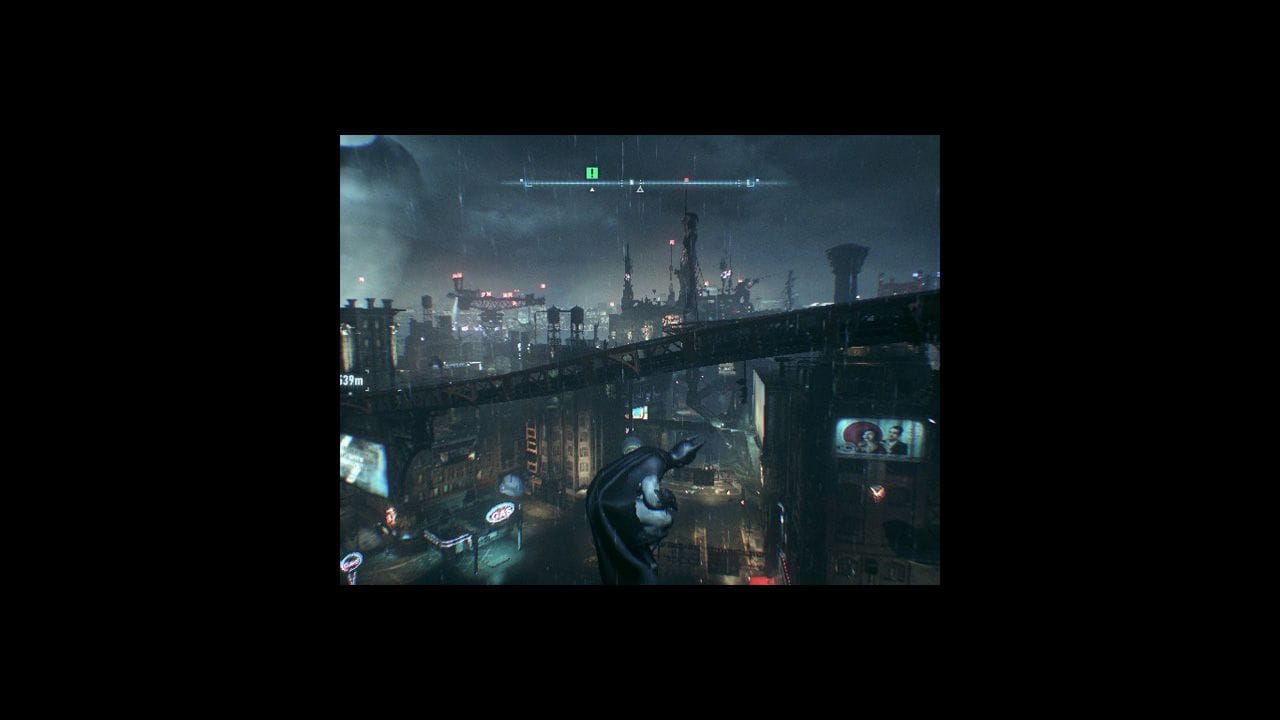This screenshot has height=720, width=1280.
Task: Select the right bracket of the compass bar
Action: (748, 182)
